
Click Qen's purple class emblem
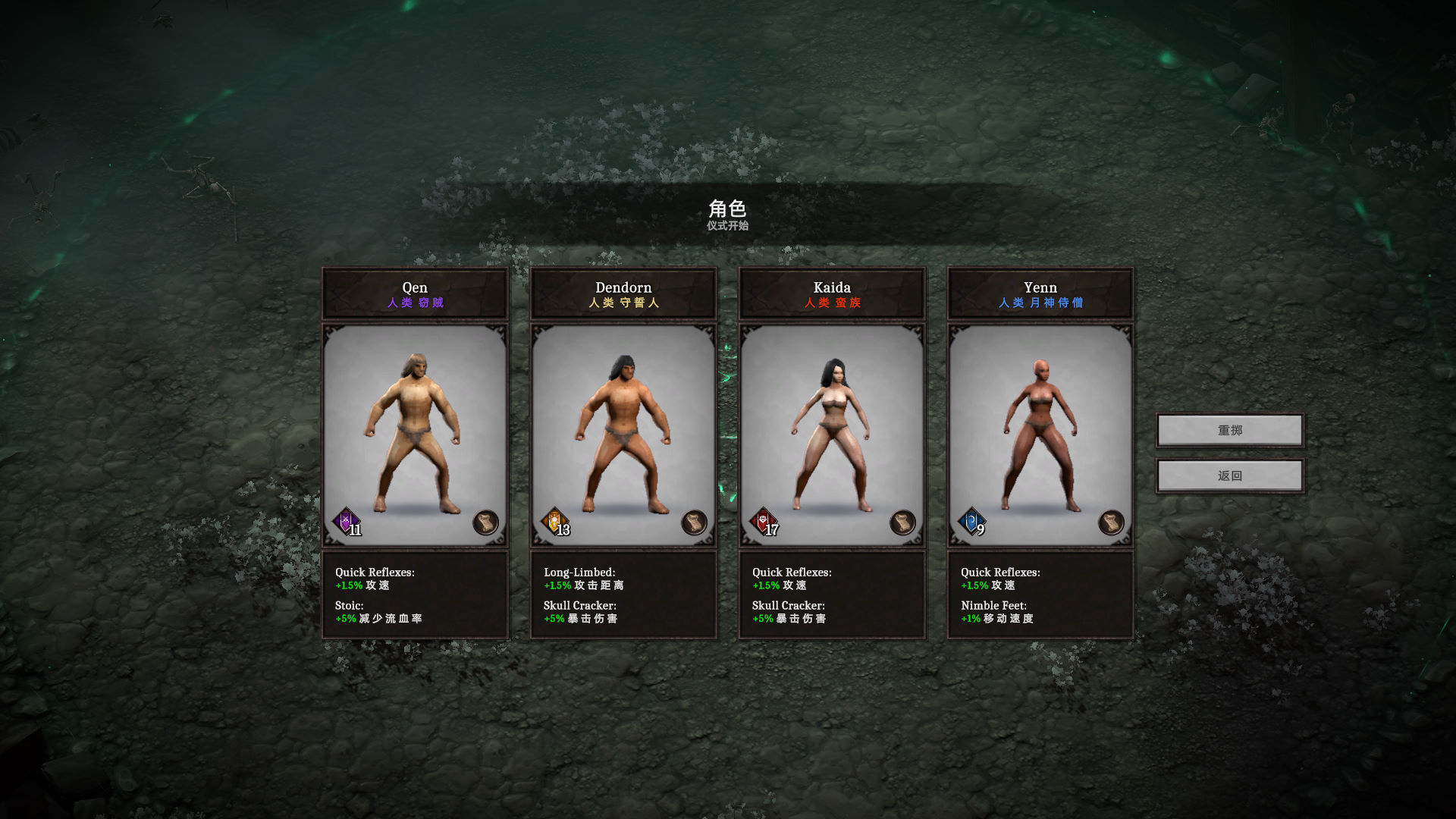[x=347, y=522]
